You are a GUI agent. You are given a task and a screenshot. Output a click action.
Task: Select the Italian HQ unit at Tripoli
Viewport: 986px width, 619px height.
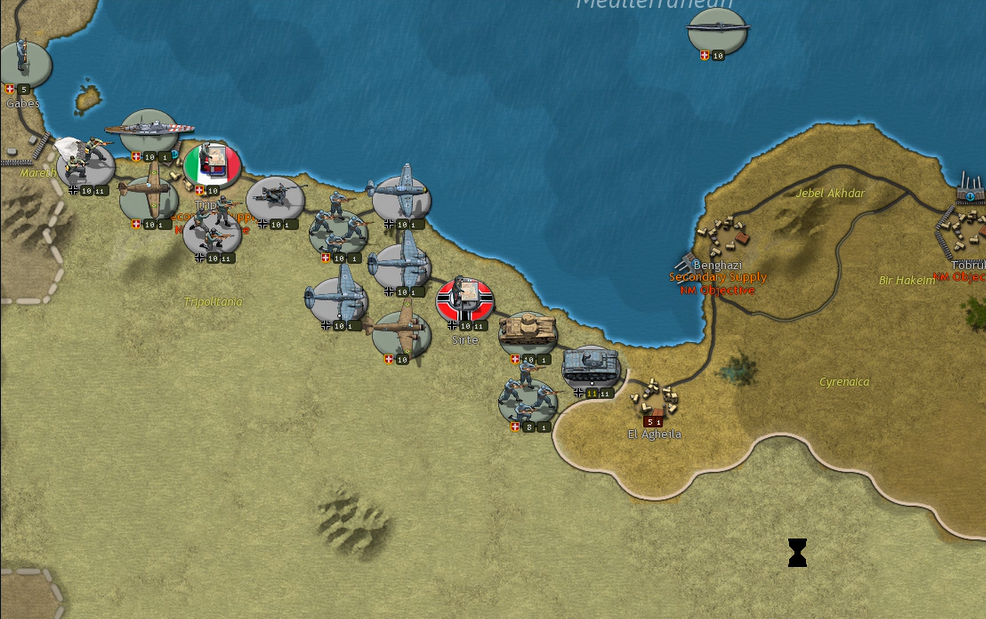tap(212, 164)
